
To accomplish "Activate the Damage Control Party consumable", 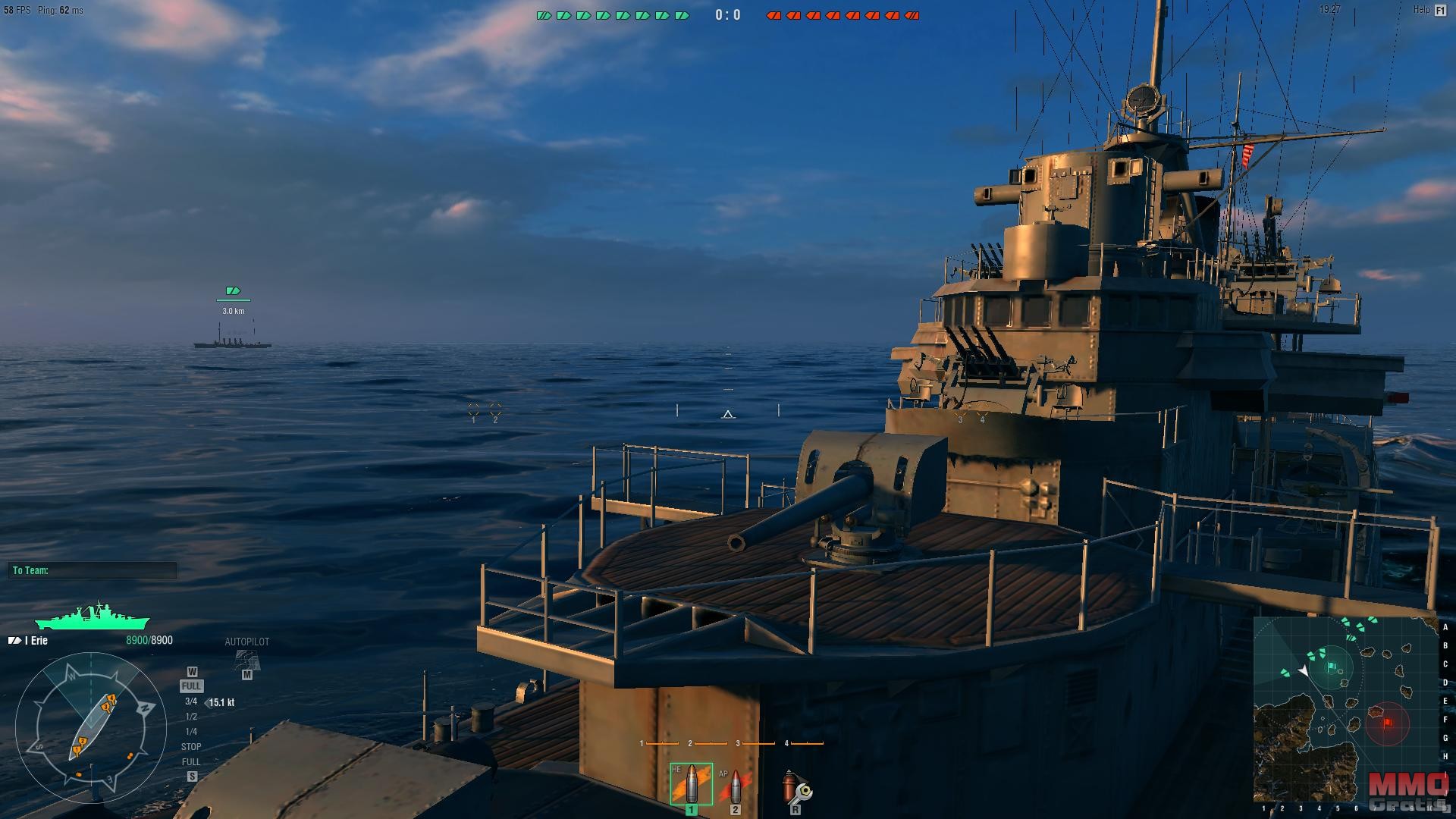I will click(x=795, y=787).
